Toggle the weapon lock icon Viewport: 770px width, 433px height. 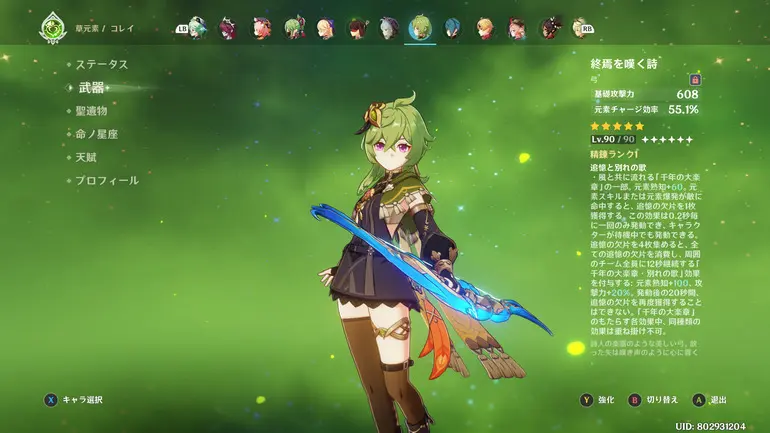(694, 79)
